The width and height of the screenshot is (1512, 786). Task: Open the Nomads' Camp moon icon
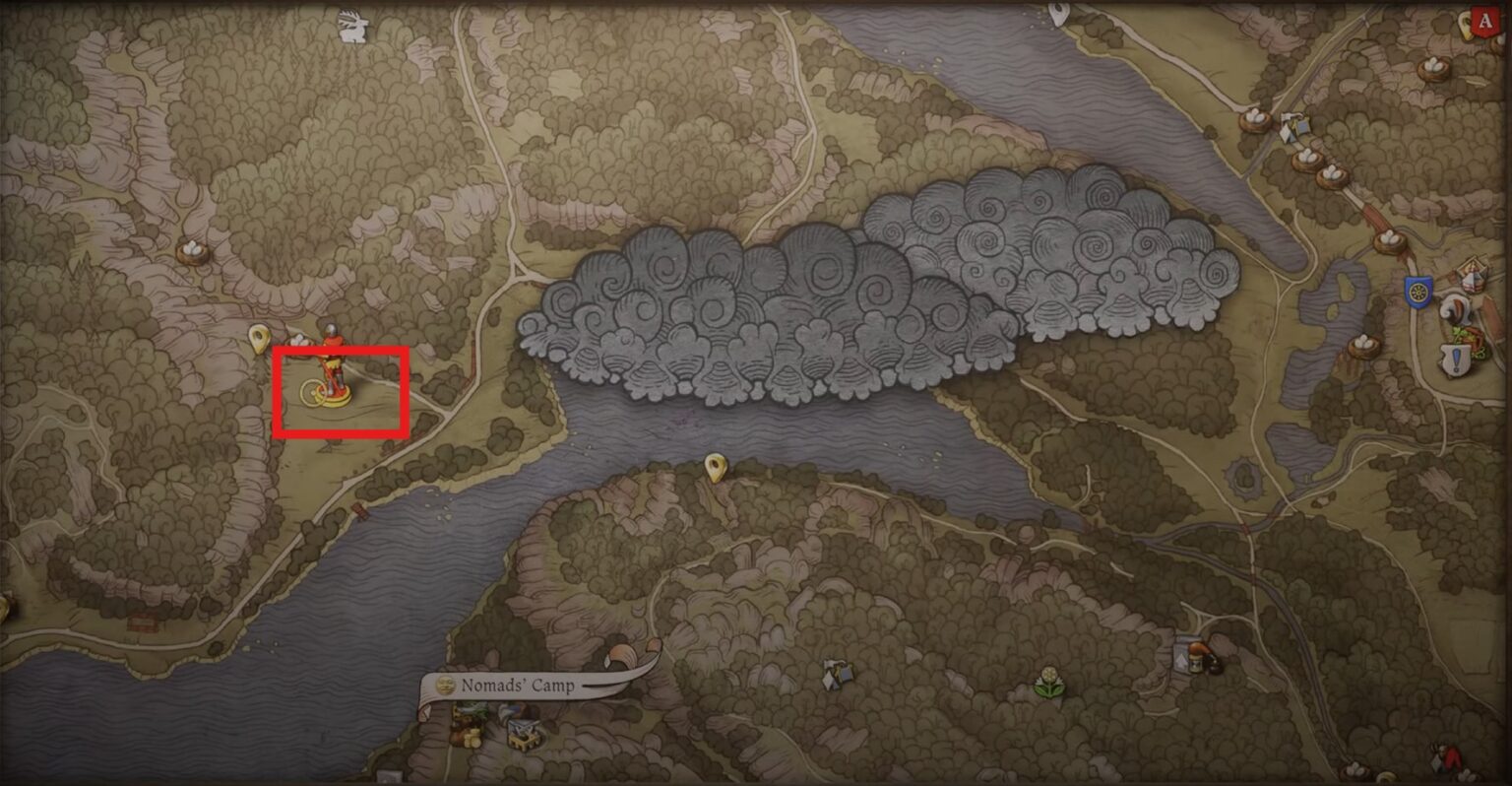[x=445, y=684]
